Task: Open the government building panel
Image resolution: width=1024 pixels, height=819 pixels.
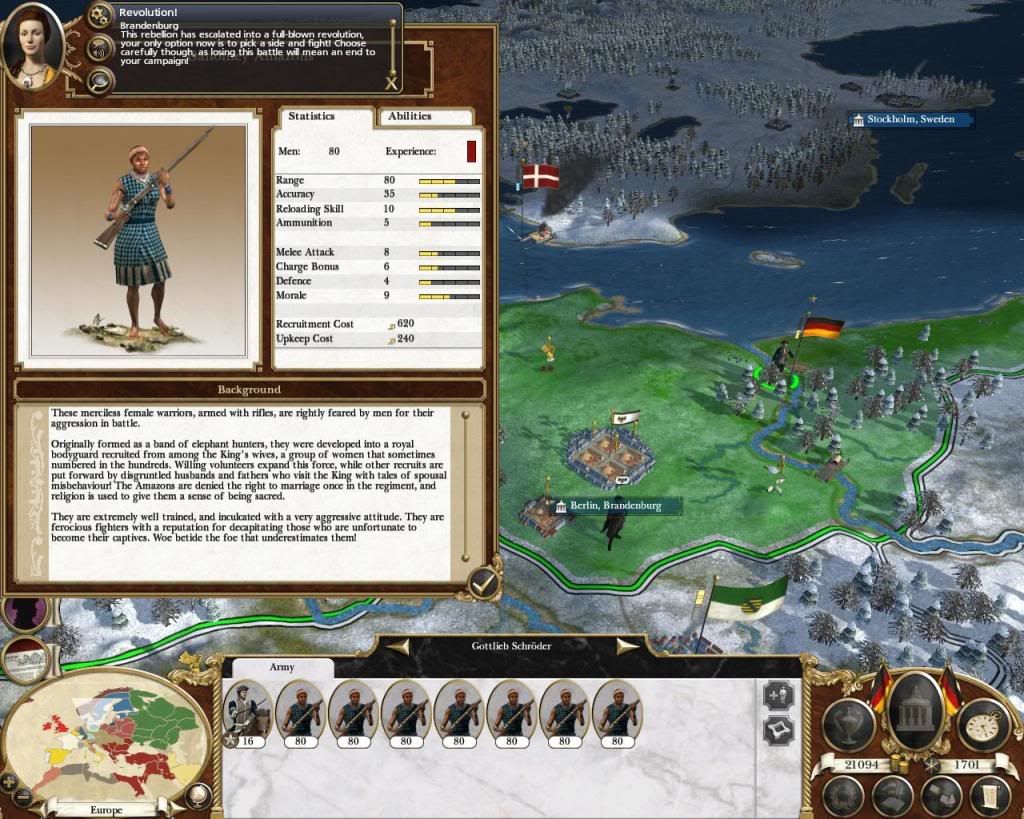Action: pyautogui.click(x=915, y=710)
